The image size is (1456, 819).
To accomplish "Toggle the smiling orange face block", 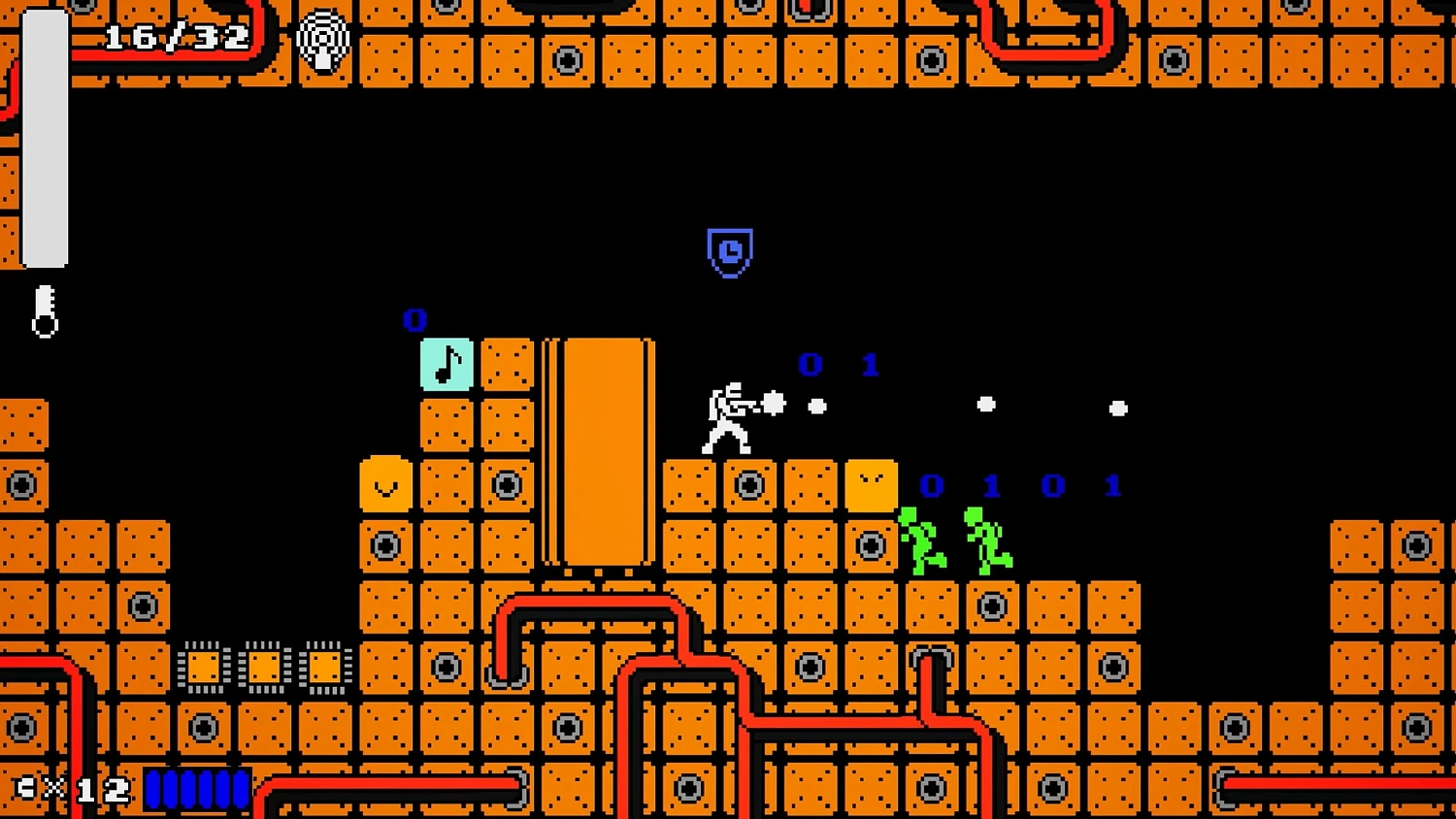I will (385, 483).
